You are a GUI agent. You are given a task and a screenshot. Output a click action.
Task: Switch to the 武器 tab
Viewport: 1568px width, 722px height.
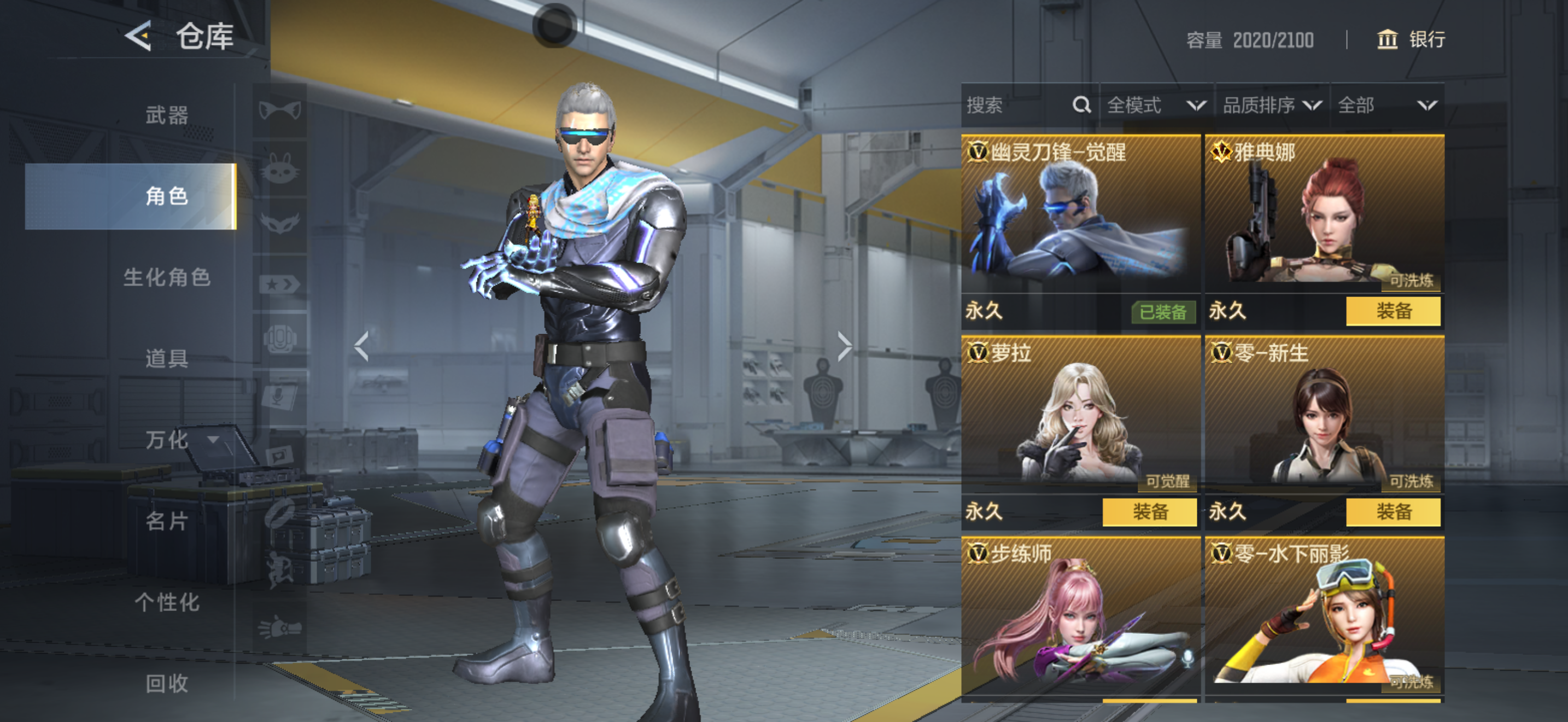coord(166,115)
